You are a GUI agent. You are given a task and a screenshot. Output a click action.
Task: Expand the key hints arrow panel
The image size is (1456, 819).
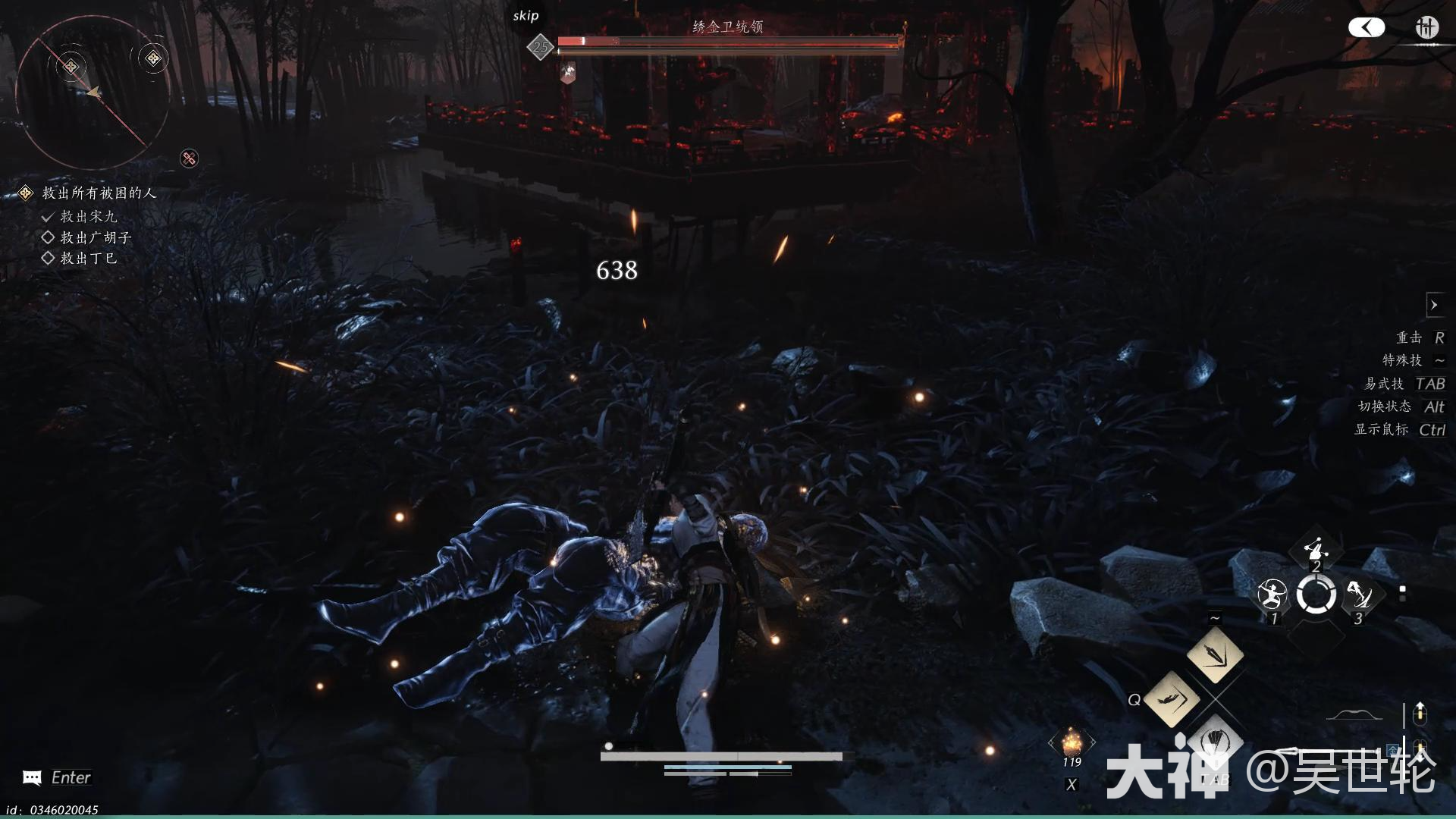coord(1434,305)
